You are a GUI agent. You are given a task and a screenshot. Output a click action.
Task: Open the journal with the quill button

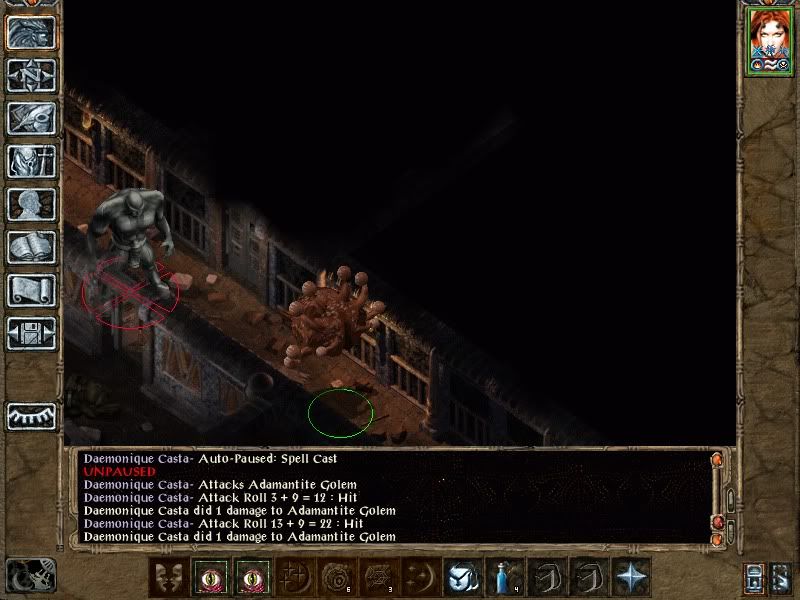pyautogui.click(x=32, y=118)
